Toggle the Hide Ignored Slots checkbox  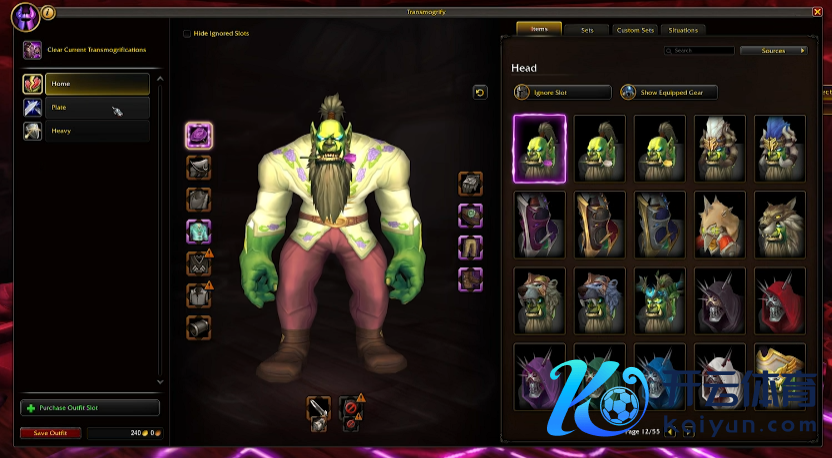(187, 33)
